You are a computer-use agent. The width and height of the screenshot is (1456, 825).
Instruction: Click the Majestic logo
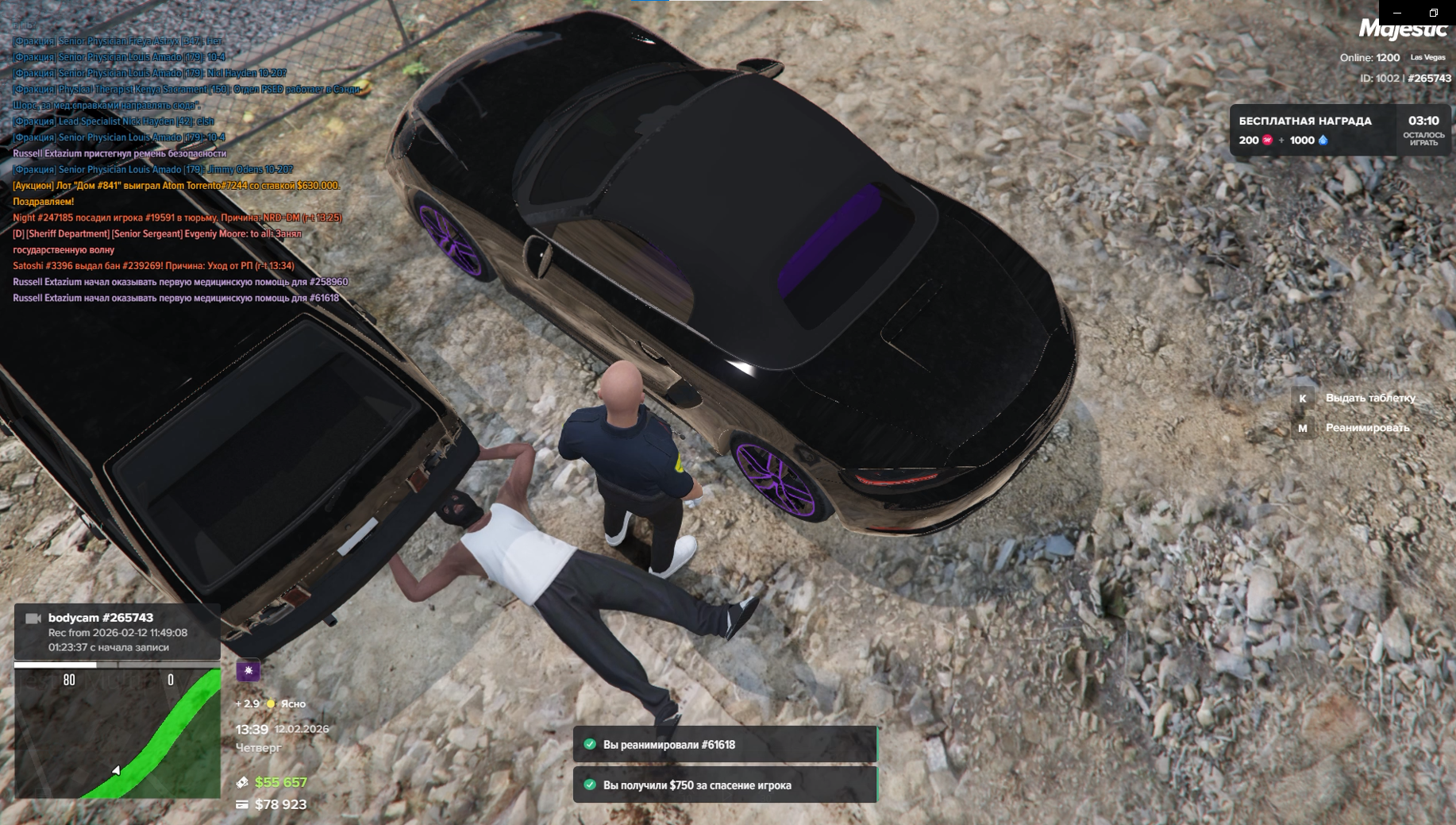(x=1402, y=30)
